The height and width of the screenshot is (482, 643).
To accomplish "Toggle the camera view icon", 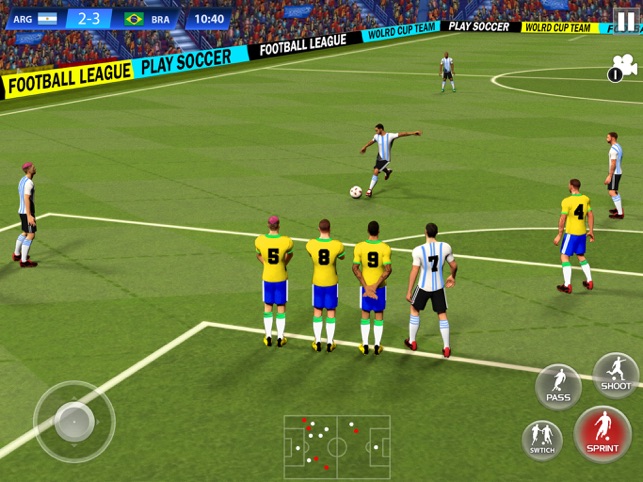I will pyautogui.click(x=623, y=68).
